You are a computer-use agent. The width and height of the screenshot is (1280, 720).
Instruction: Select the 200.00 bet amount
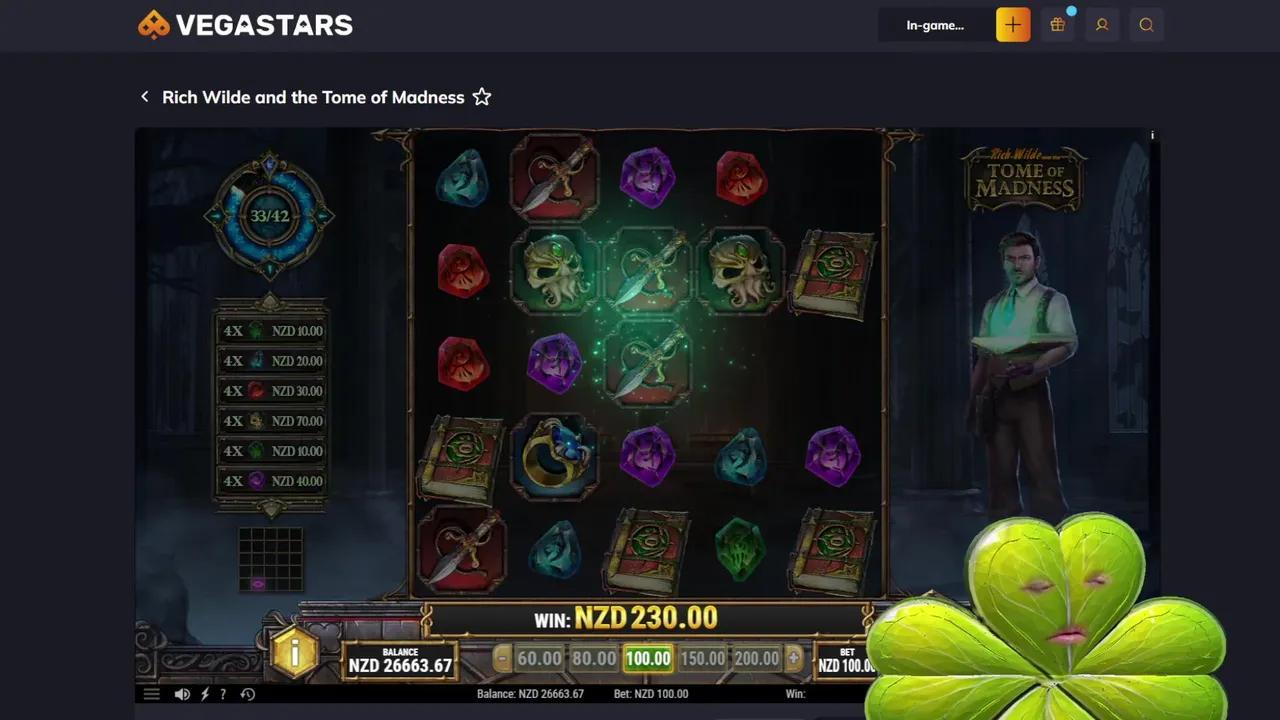tap(757, 658)
